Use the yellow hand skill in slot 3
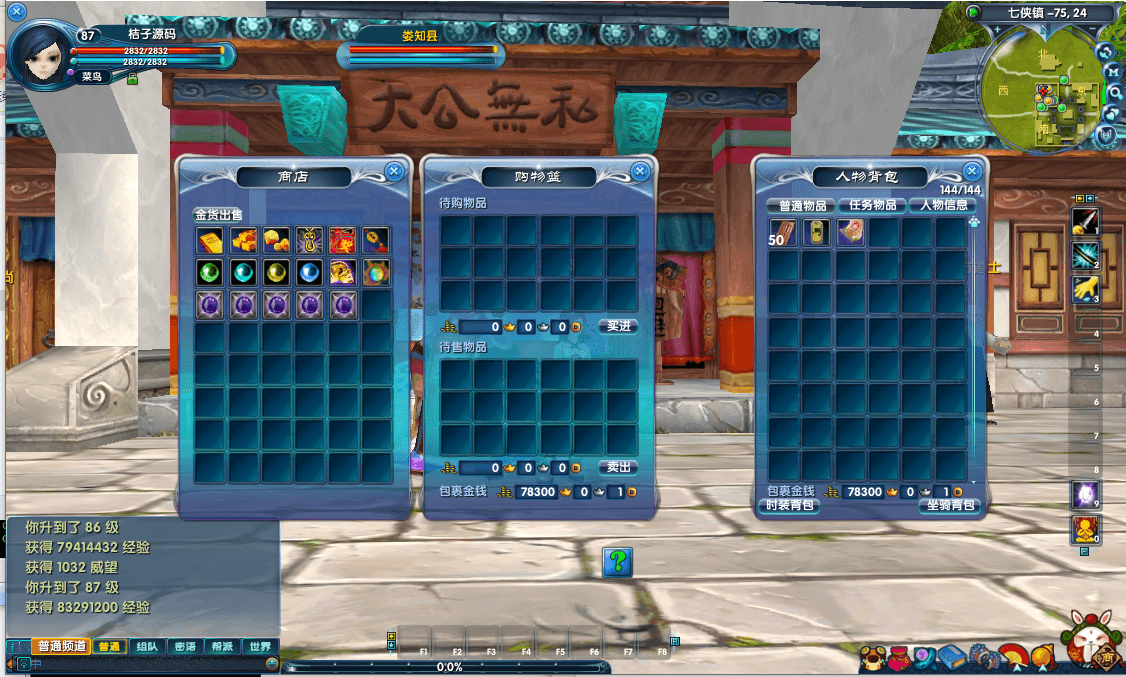 point(1085,290)
